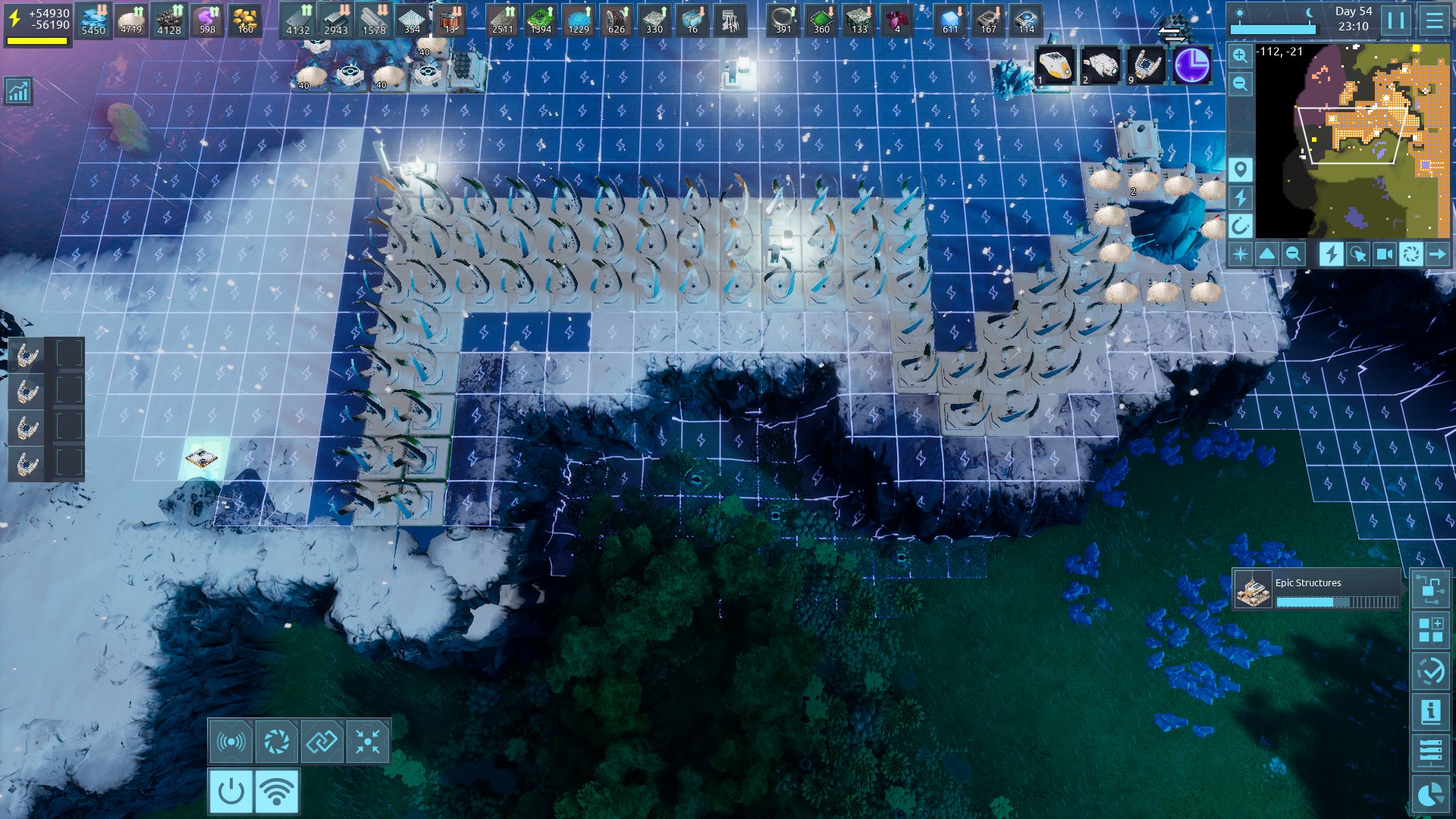This screenshot has width=1456, height=819.
Task: Select the purple clock icon
Action: tap(1191, 65)
